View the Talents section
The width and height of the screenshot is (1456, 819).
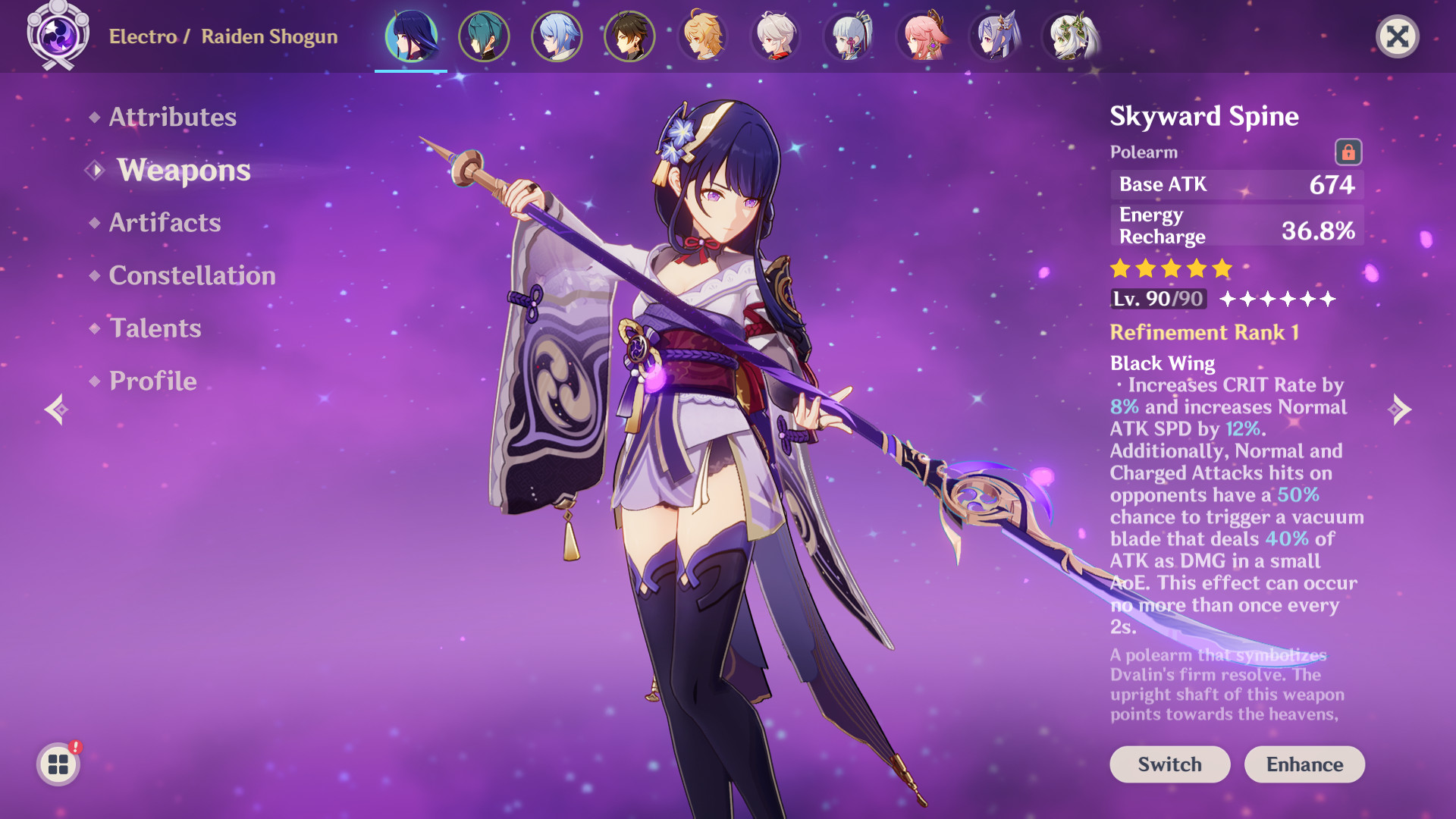click(x=155, y=328)
